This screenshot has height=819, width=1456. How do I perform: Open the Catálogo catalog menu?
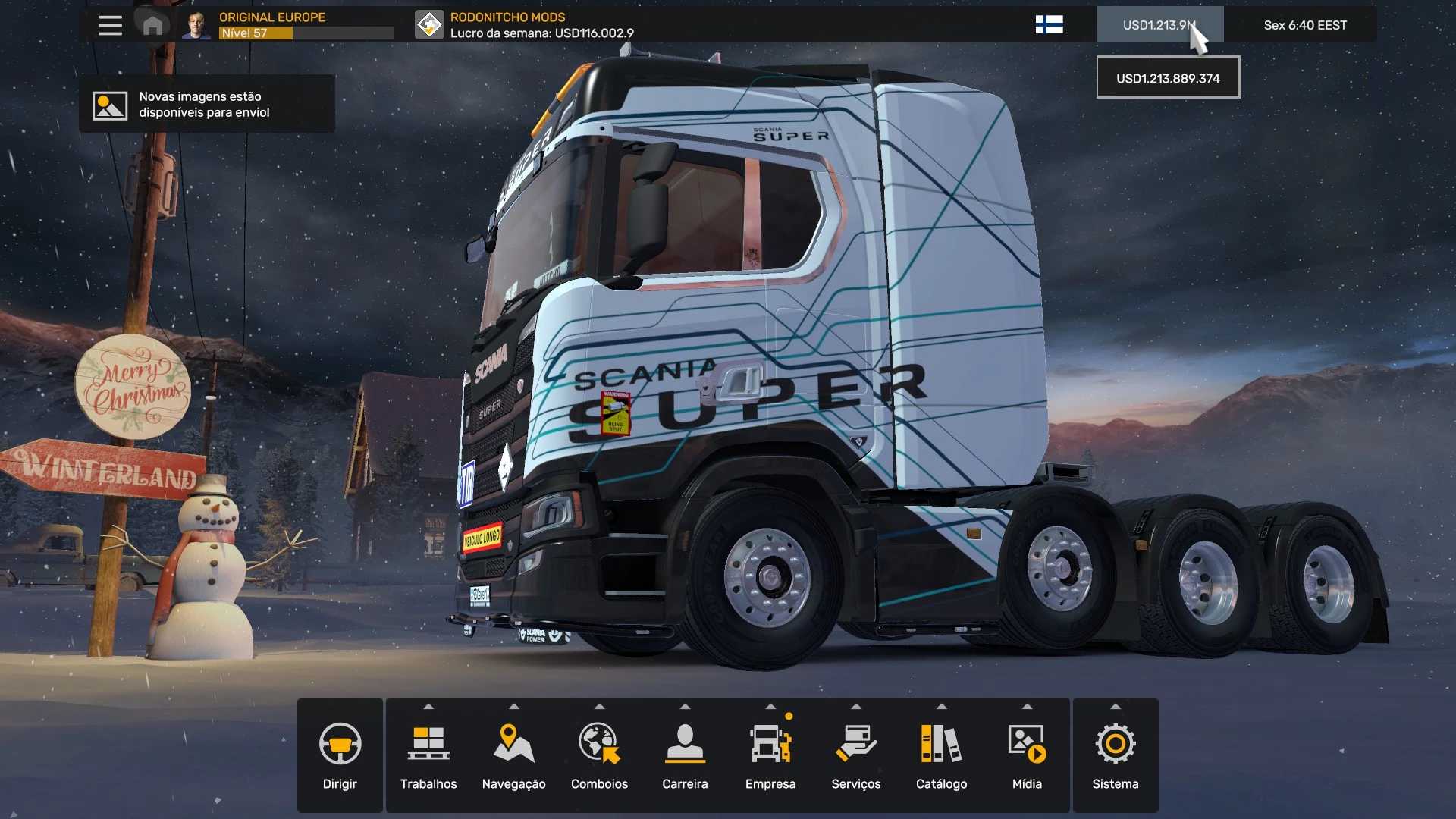tap(941, 755)
